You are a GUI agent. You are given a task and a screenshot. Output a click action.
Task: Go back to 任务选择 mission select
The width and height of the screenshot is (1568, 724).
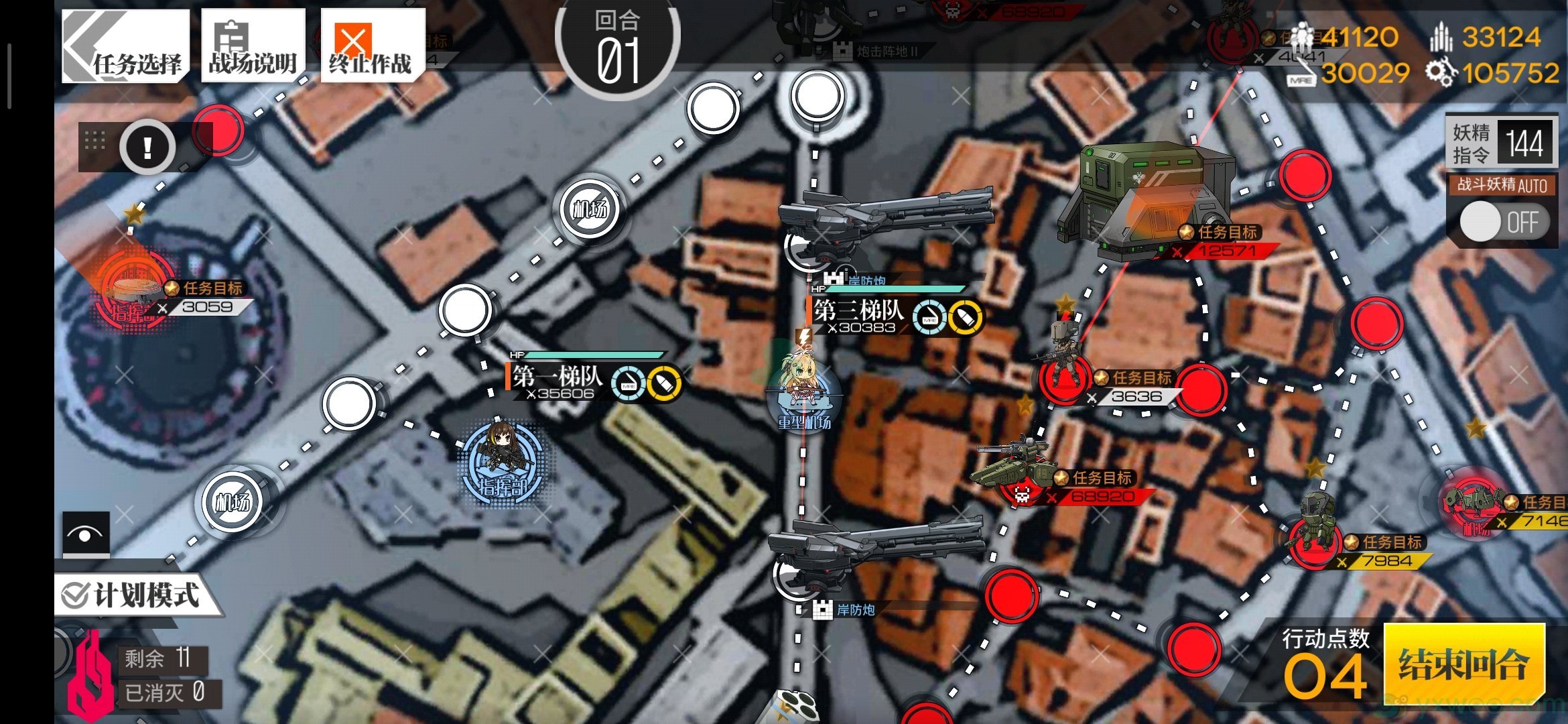tap(125, 47)
